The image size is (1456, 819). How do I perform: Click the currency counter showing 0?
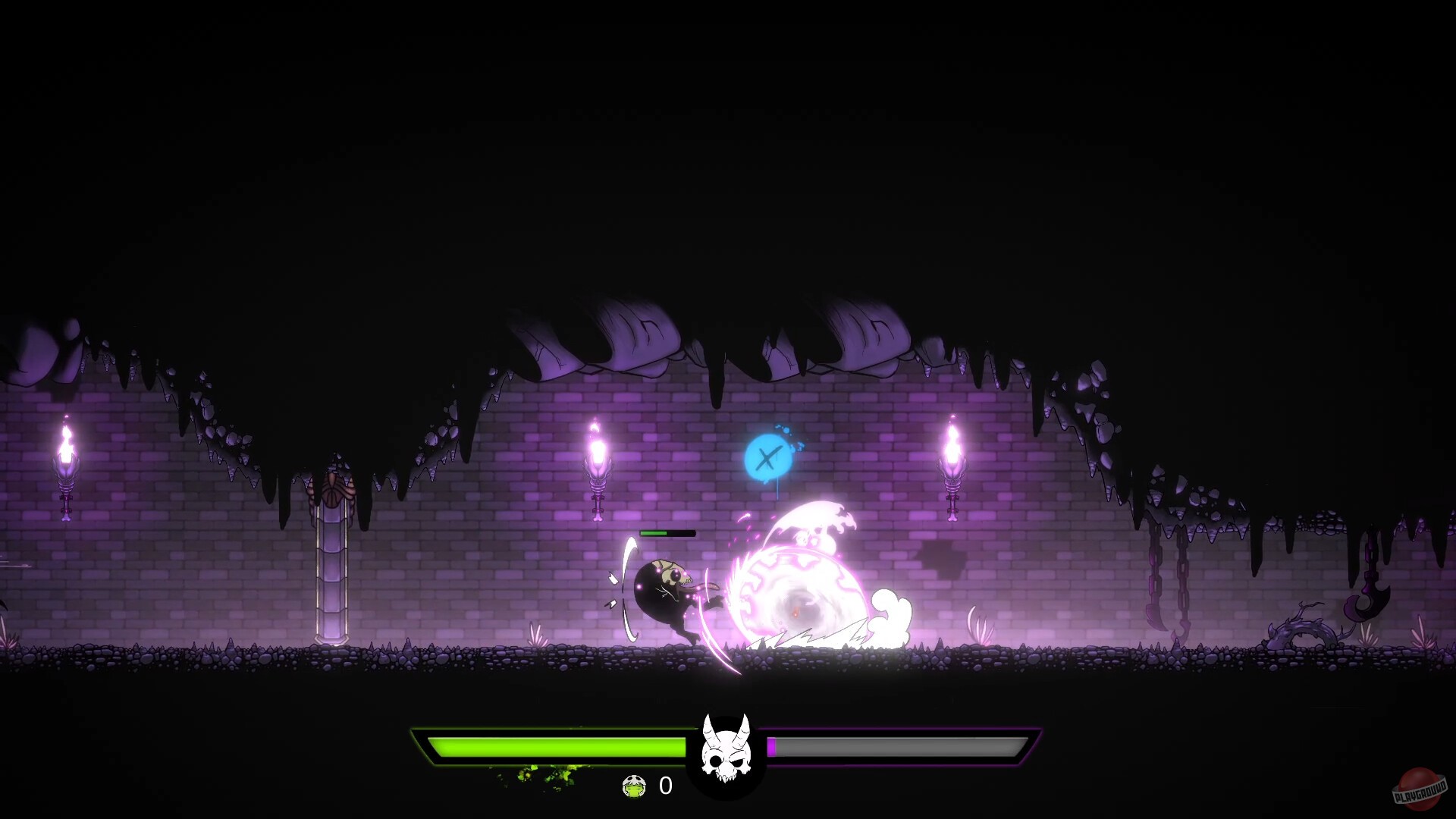[x=664, y=787]
